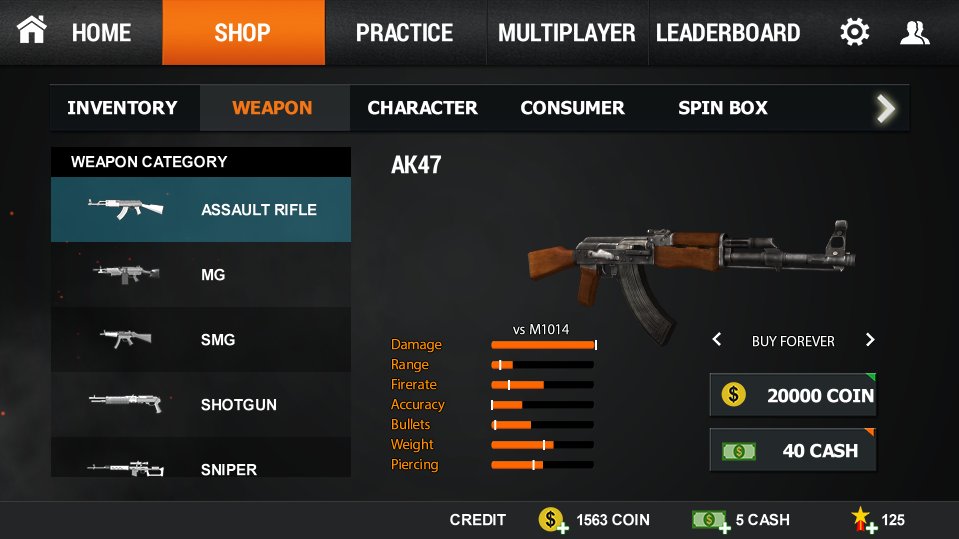Purchase the AK47 with 40 cash
959x539 pixels.
click(793, 450)
